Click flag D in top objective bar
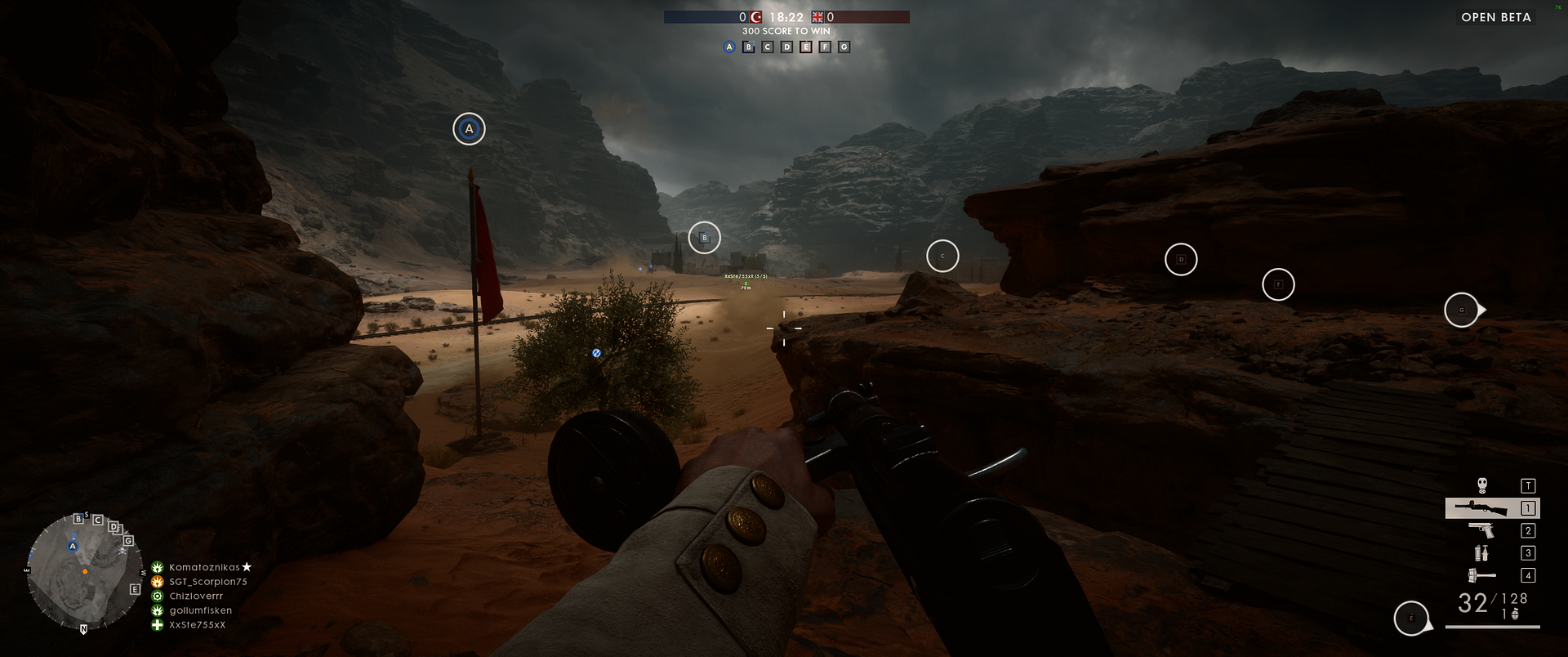 coord(786,47)
